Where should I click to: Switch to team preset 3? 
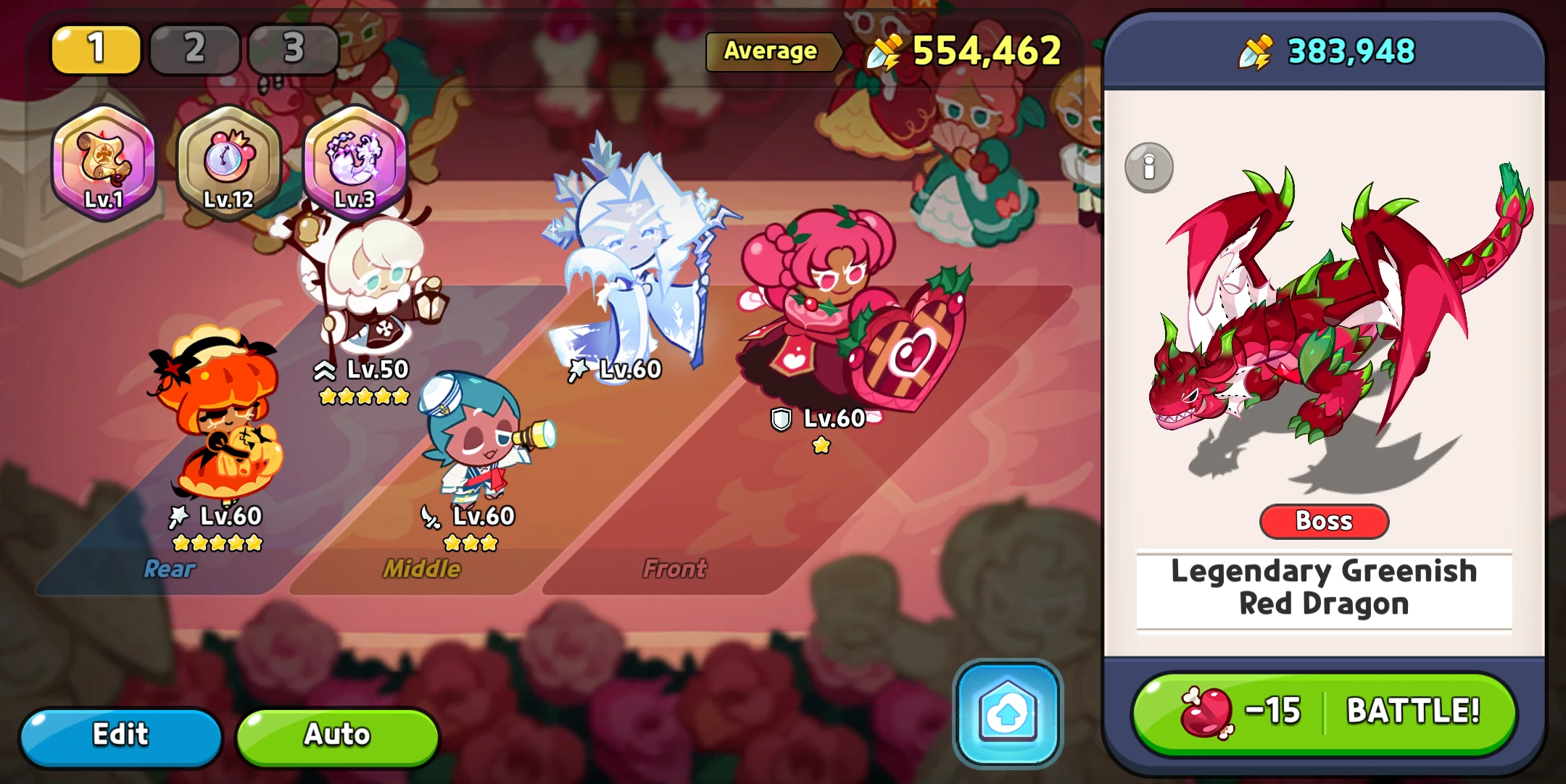tap(292, 49)
